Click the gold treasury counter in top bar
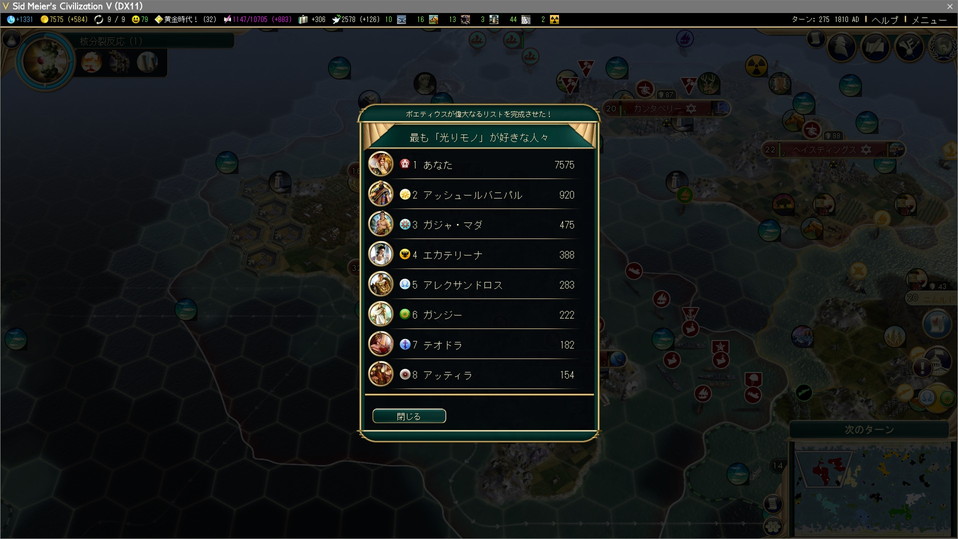958x539 pixels. (x=63, y=20)
